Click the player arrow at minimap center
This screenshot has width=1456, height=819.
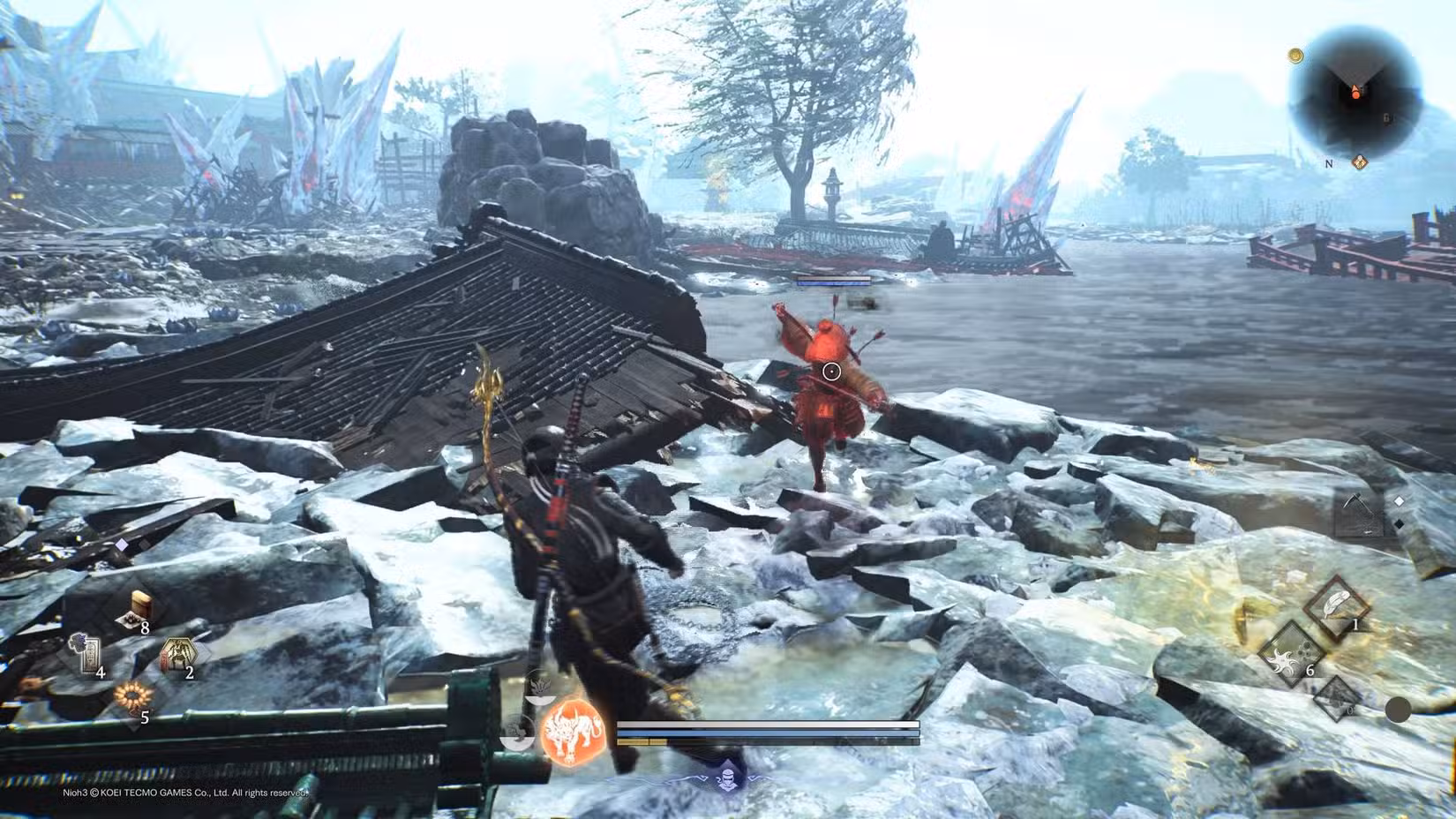coord(1355,91)
